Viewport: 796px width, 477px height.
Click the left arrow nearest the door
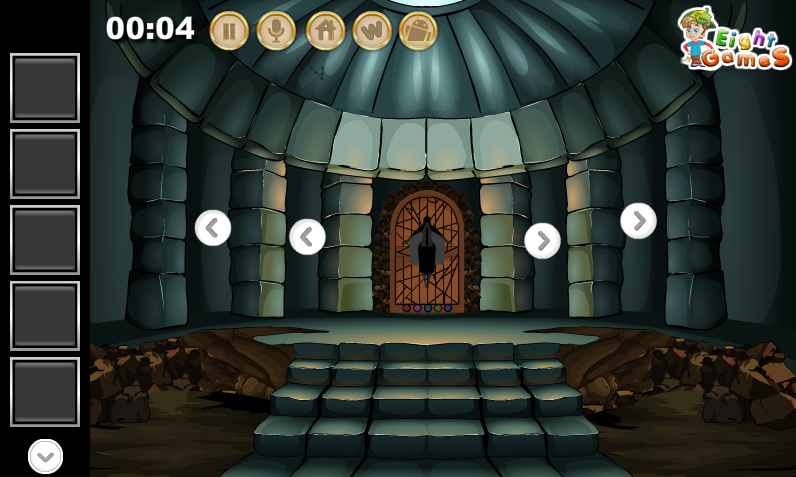[x=307, y=237]
